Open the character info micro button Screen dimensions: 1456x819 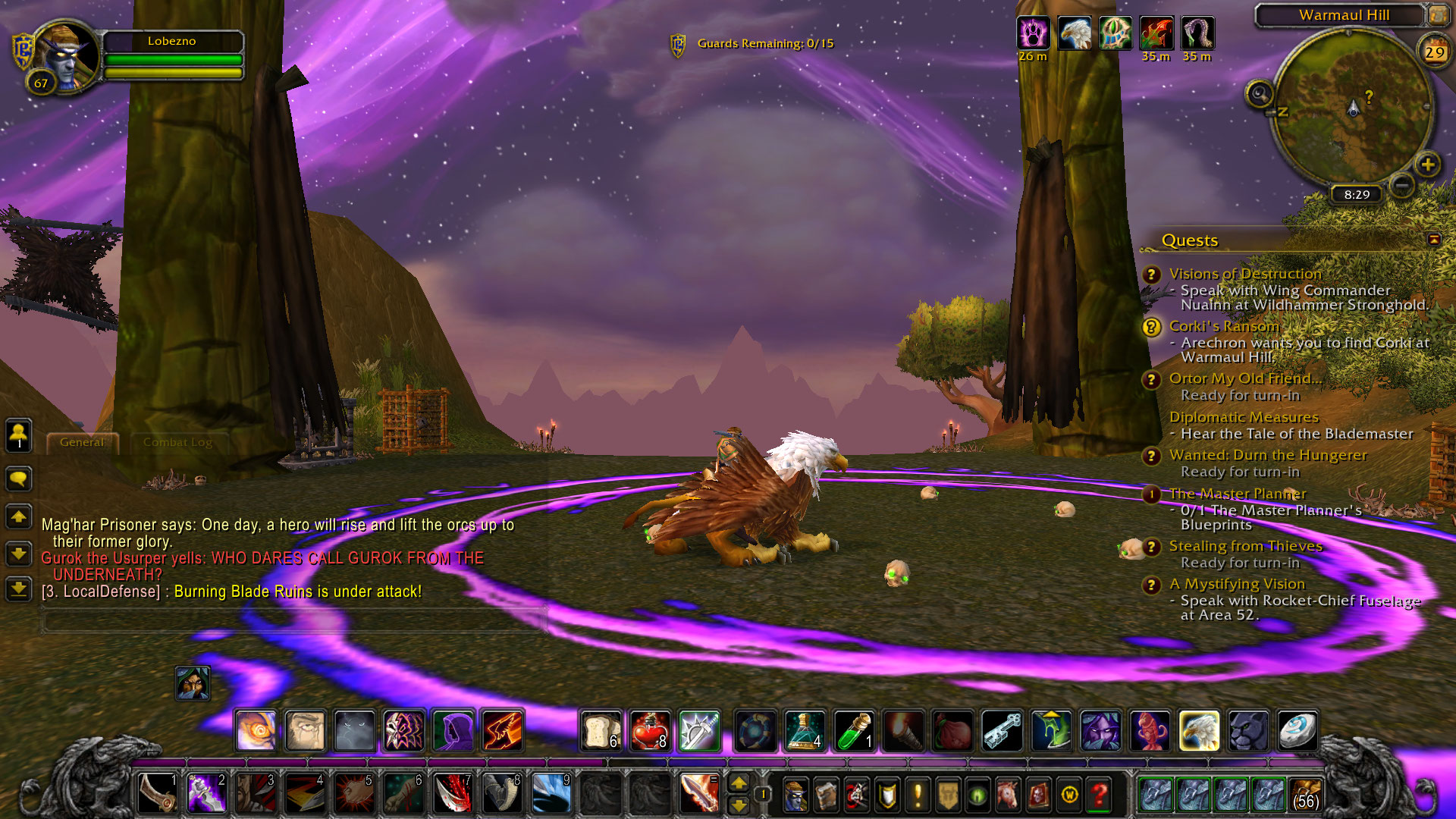pyautogui.click(x=795, y=795)
